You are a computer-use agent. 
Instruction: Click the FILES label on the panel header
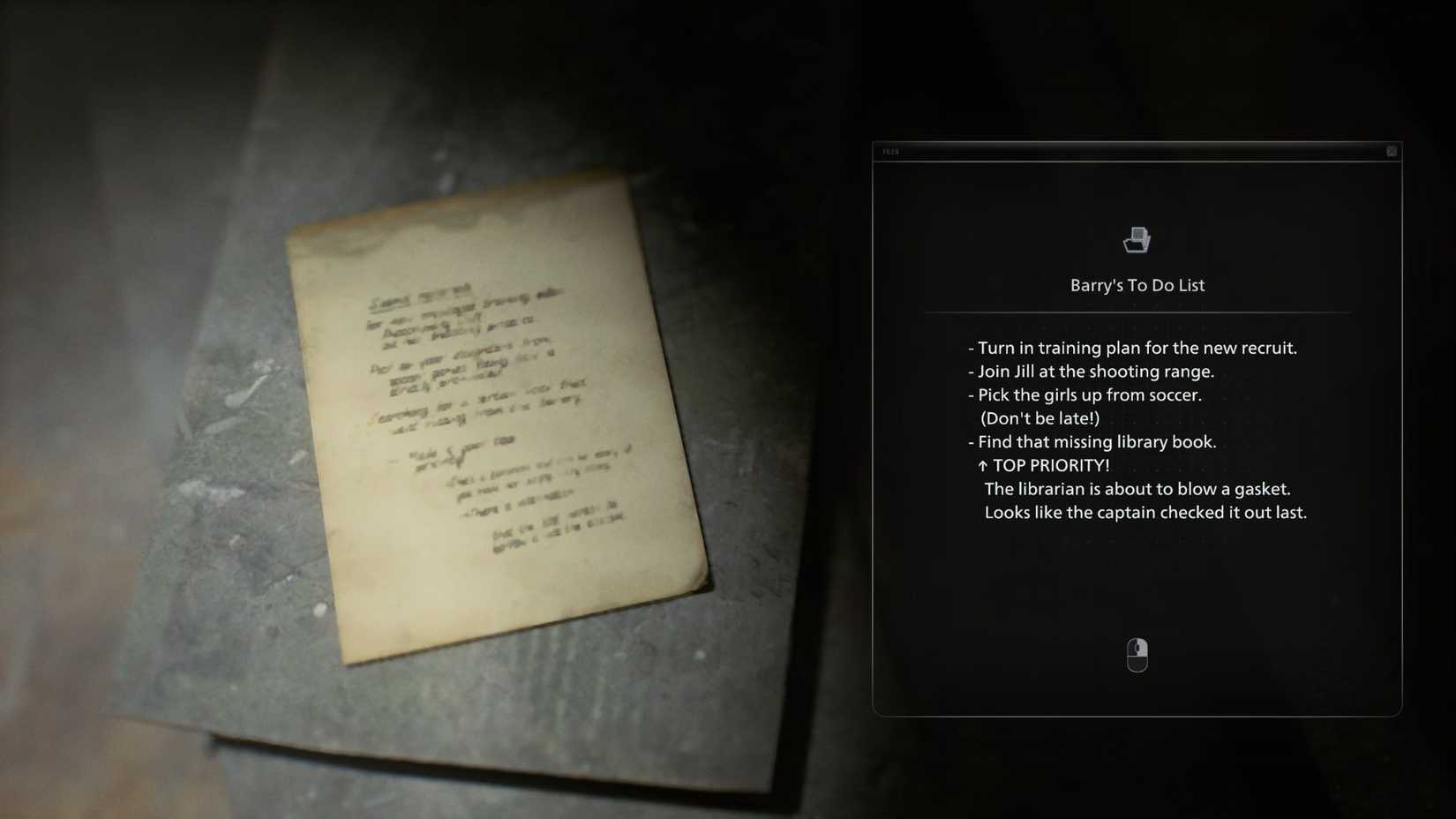coord(890,152)
